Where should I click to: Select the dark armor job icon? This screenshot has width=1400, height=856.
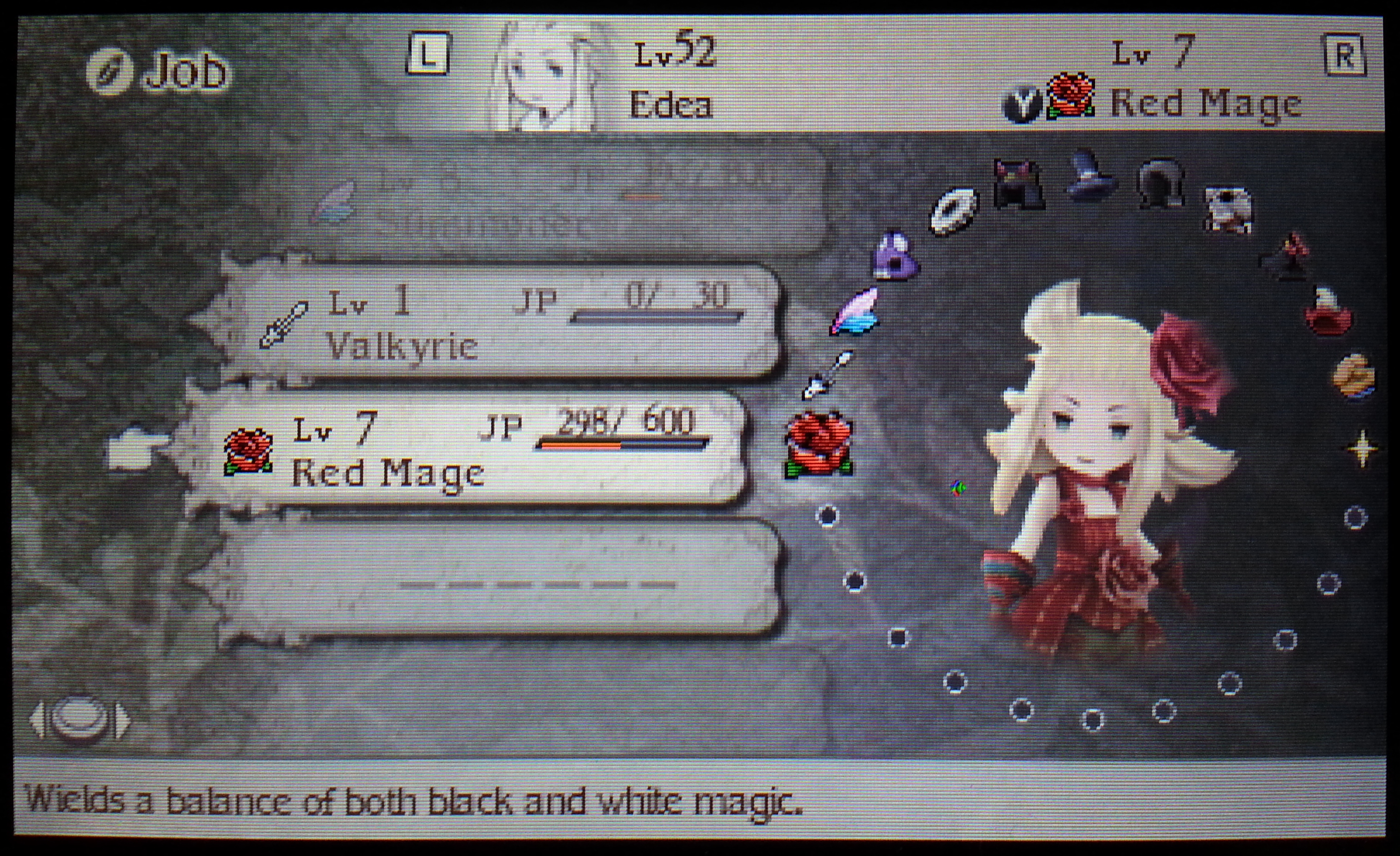point(1018,183)
